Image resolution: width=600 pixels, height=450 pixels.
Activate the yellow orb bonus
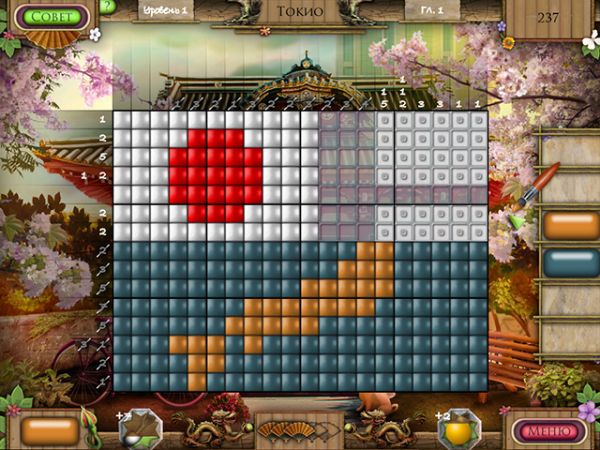click(x=459, y=429)
